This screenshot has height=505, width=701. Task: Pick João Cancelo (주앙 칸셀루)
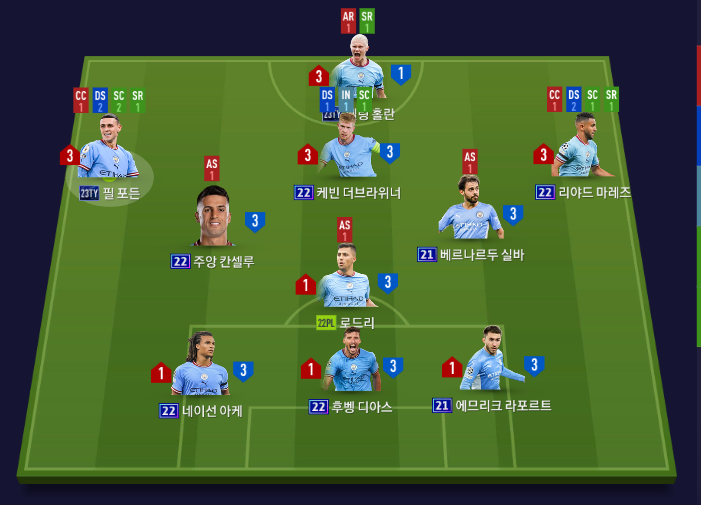[x=214, y=217]
